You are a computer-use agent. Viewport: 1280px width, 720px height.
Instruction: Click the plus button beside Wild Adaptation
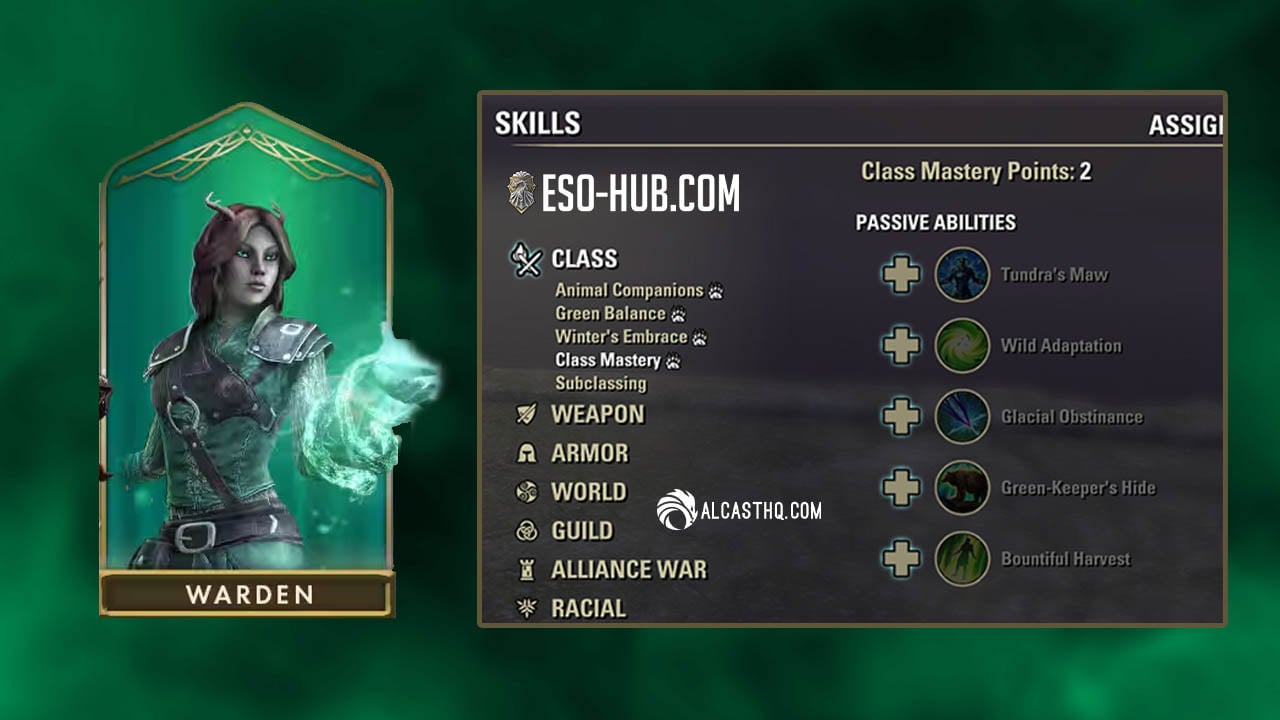[x=901, y=346]
